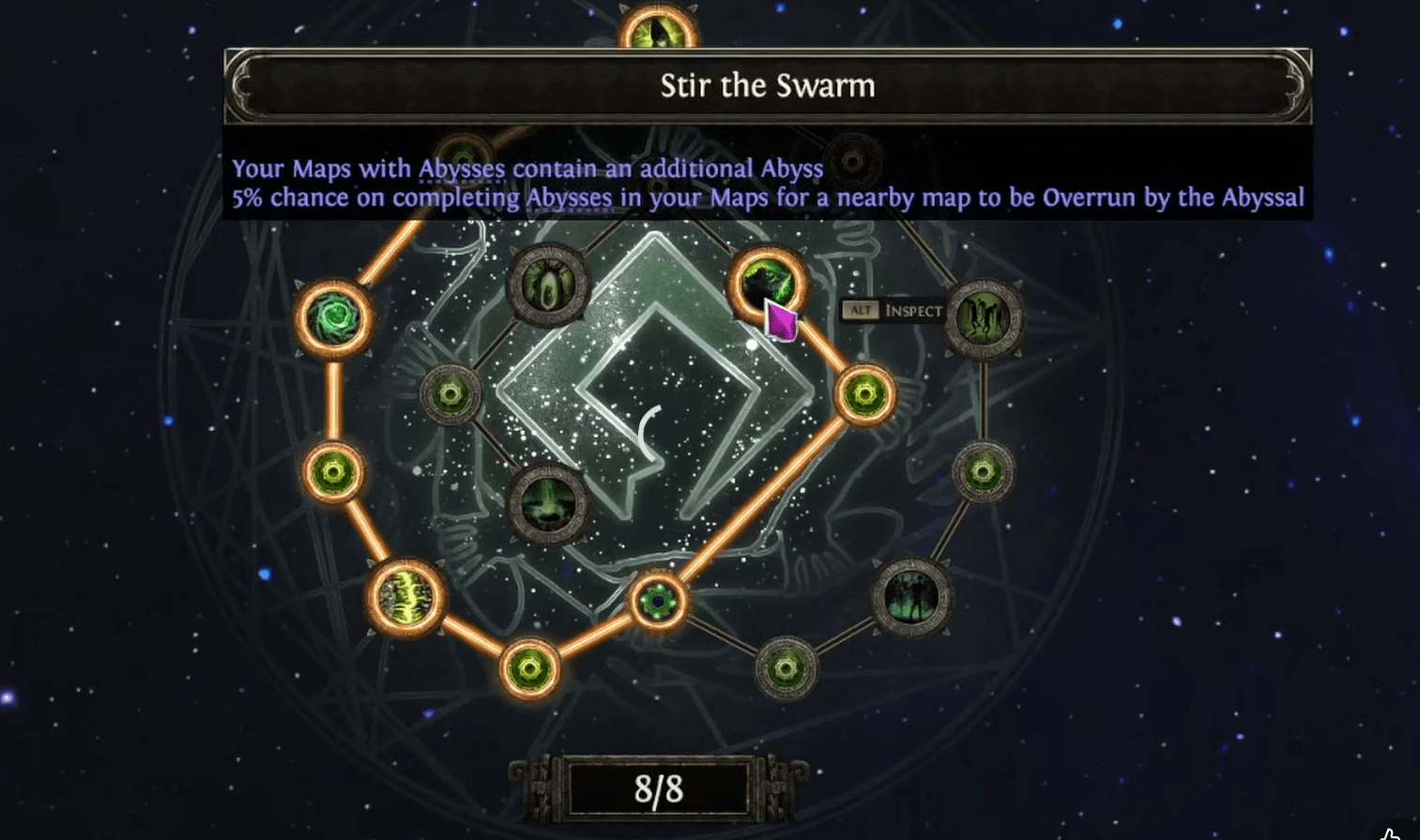This screenshot has height=840, width=1420.
Task: Allocate the green cocoon notable node
Action: pyautogui.click(x=548, y=283)
